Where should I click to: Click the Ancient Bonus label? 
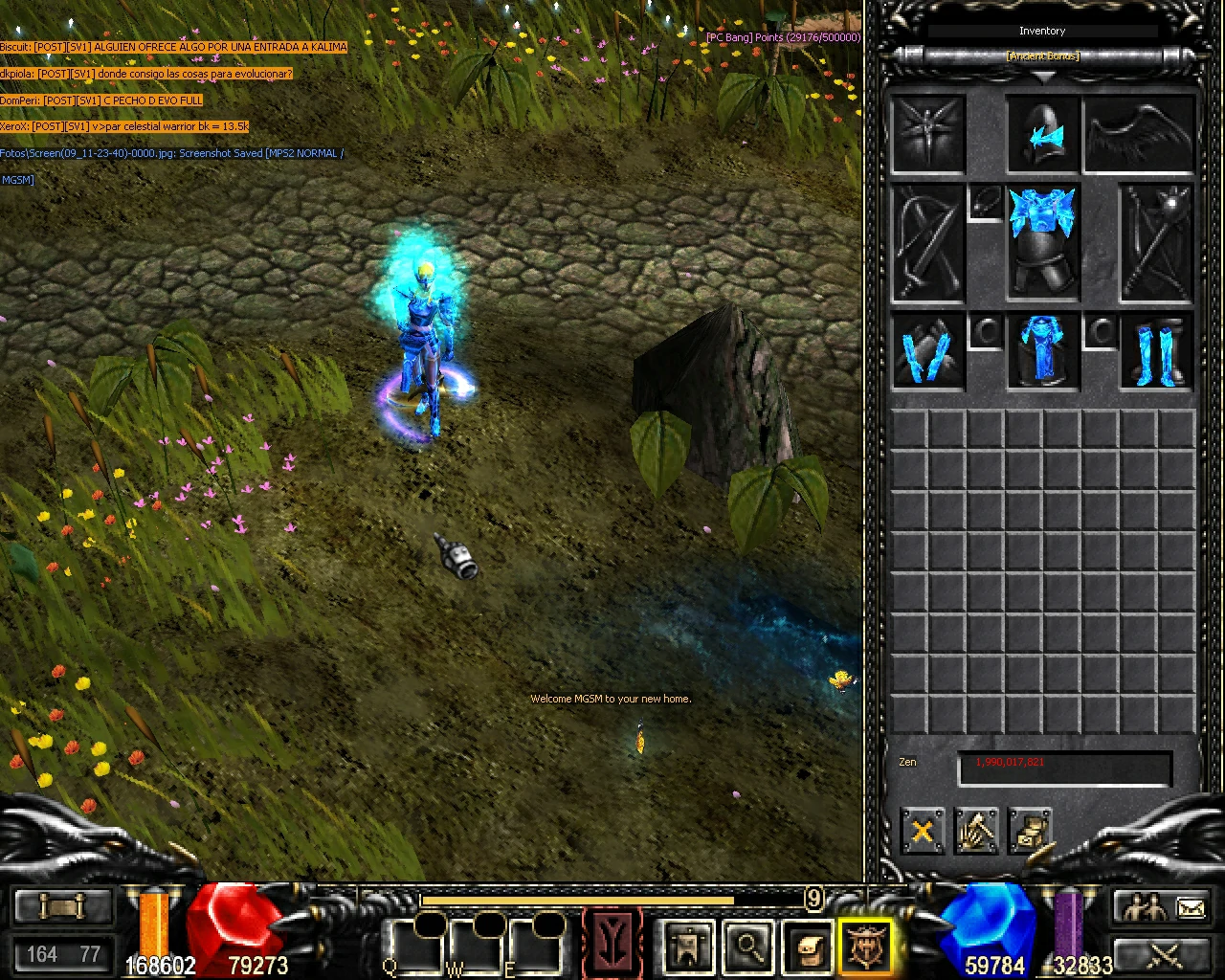tap(1041, 56)
